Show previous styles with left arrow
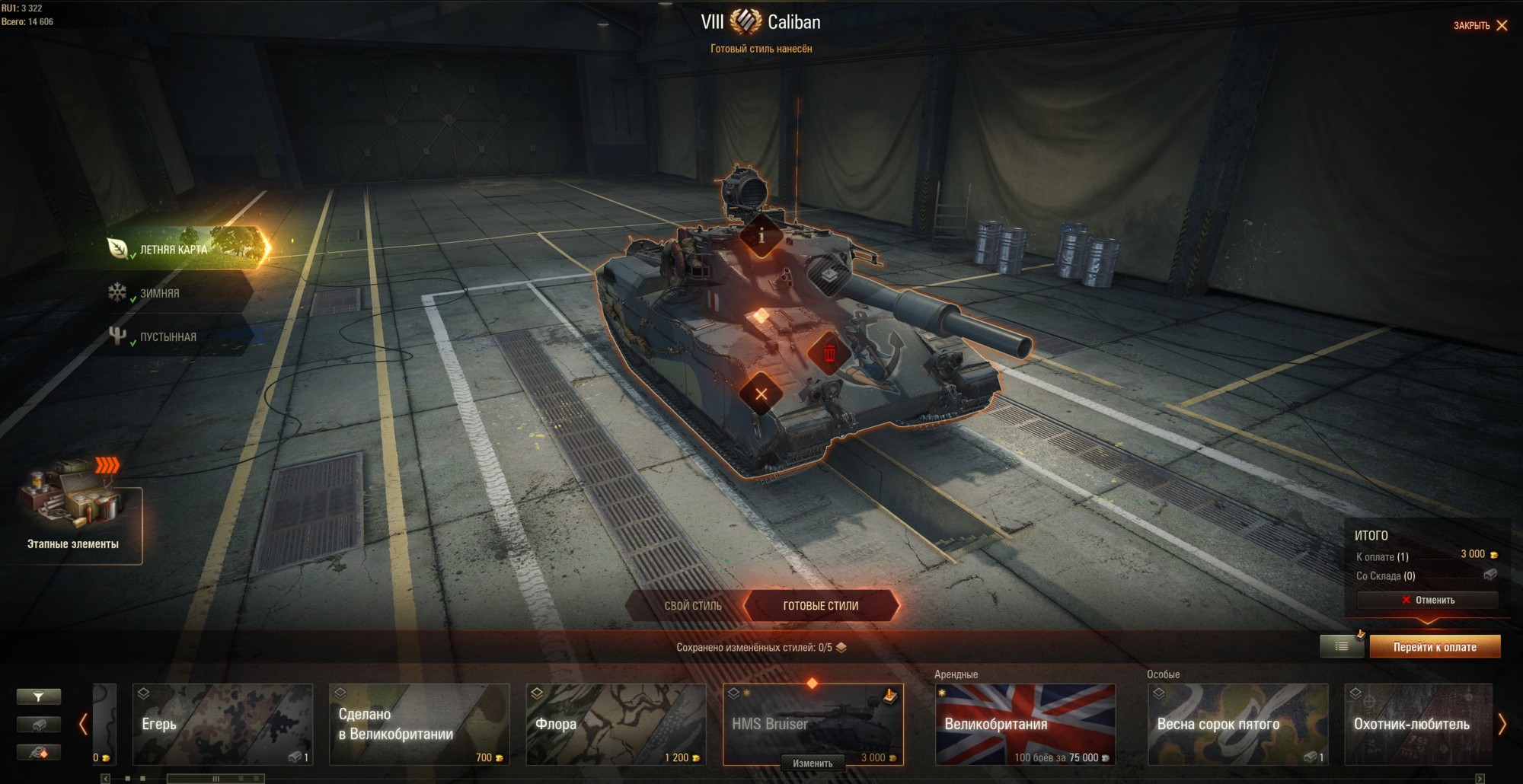 83,724
